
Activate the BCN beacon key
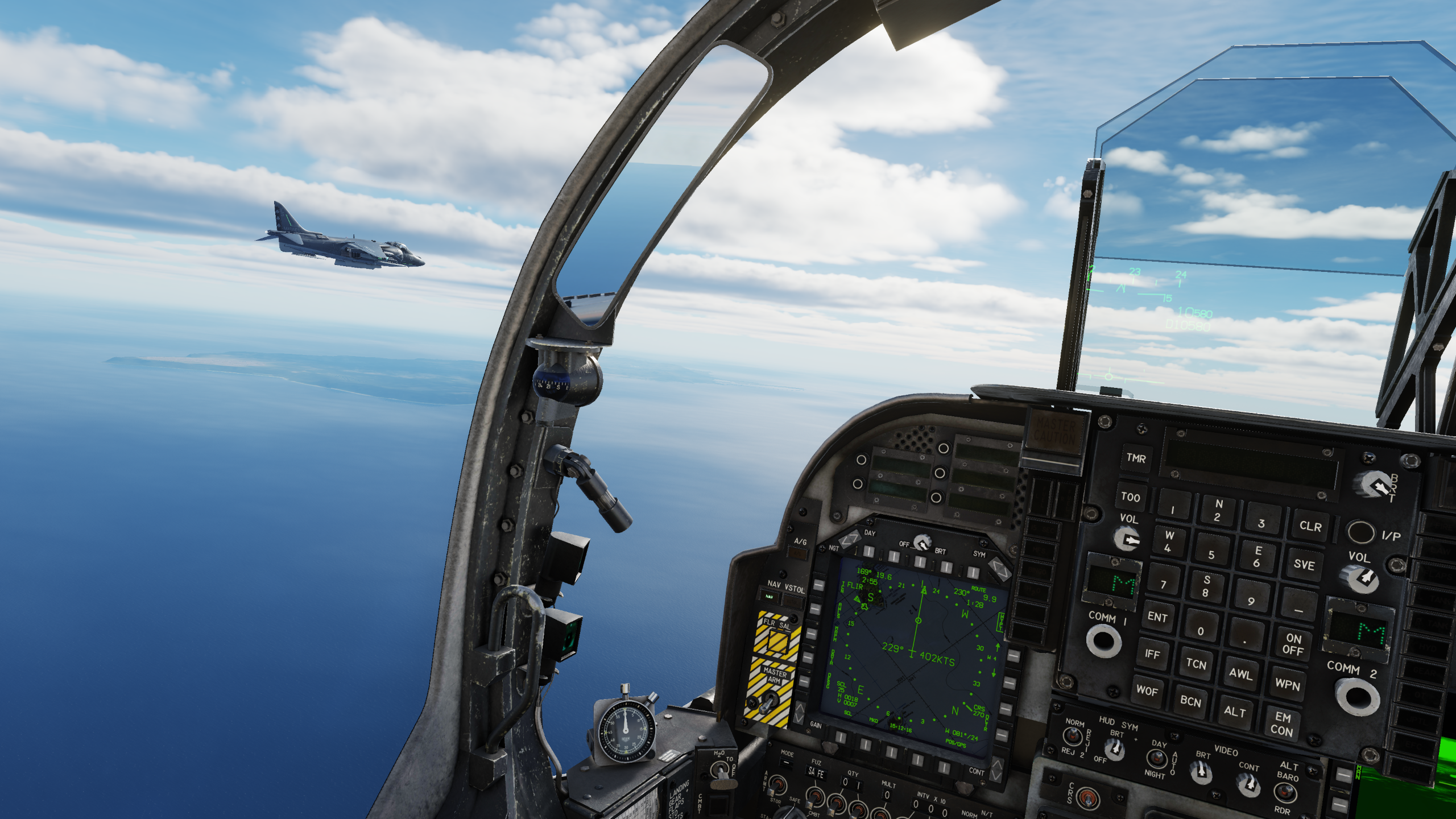(x=1190, y=701)
